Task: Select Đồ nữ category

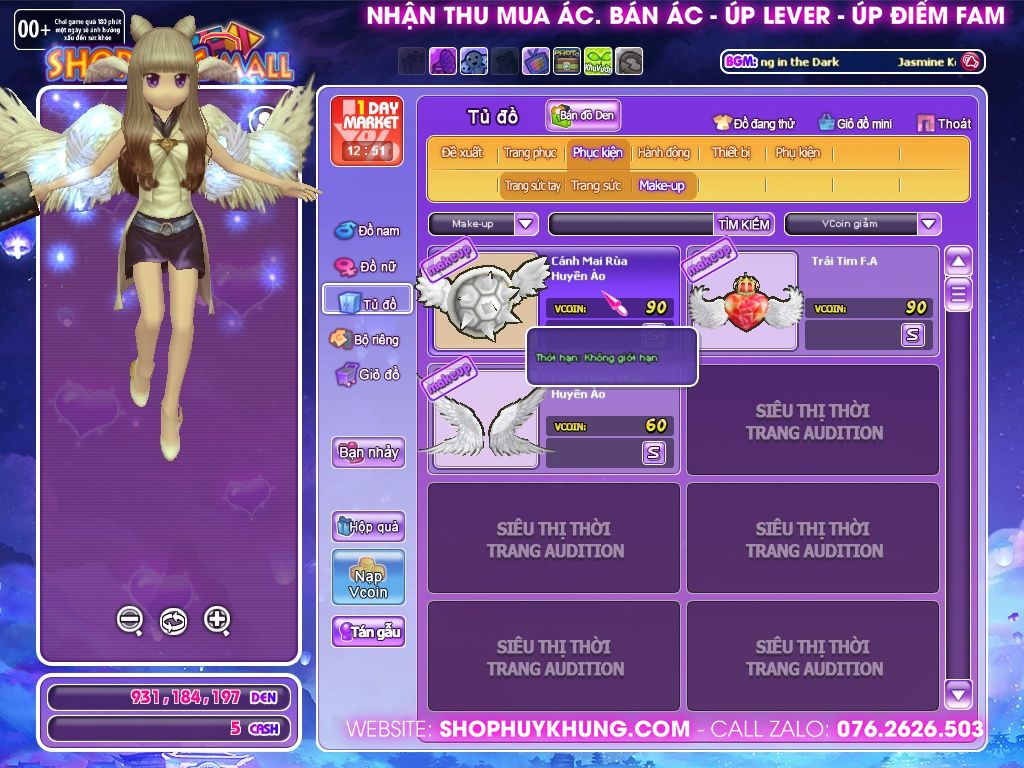Action: tap(367, 267)
